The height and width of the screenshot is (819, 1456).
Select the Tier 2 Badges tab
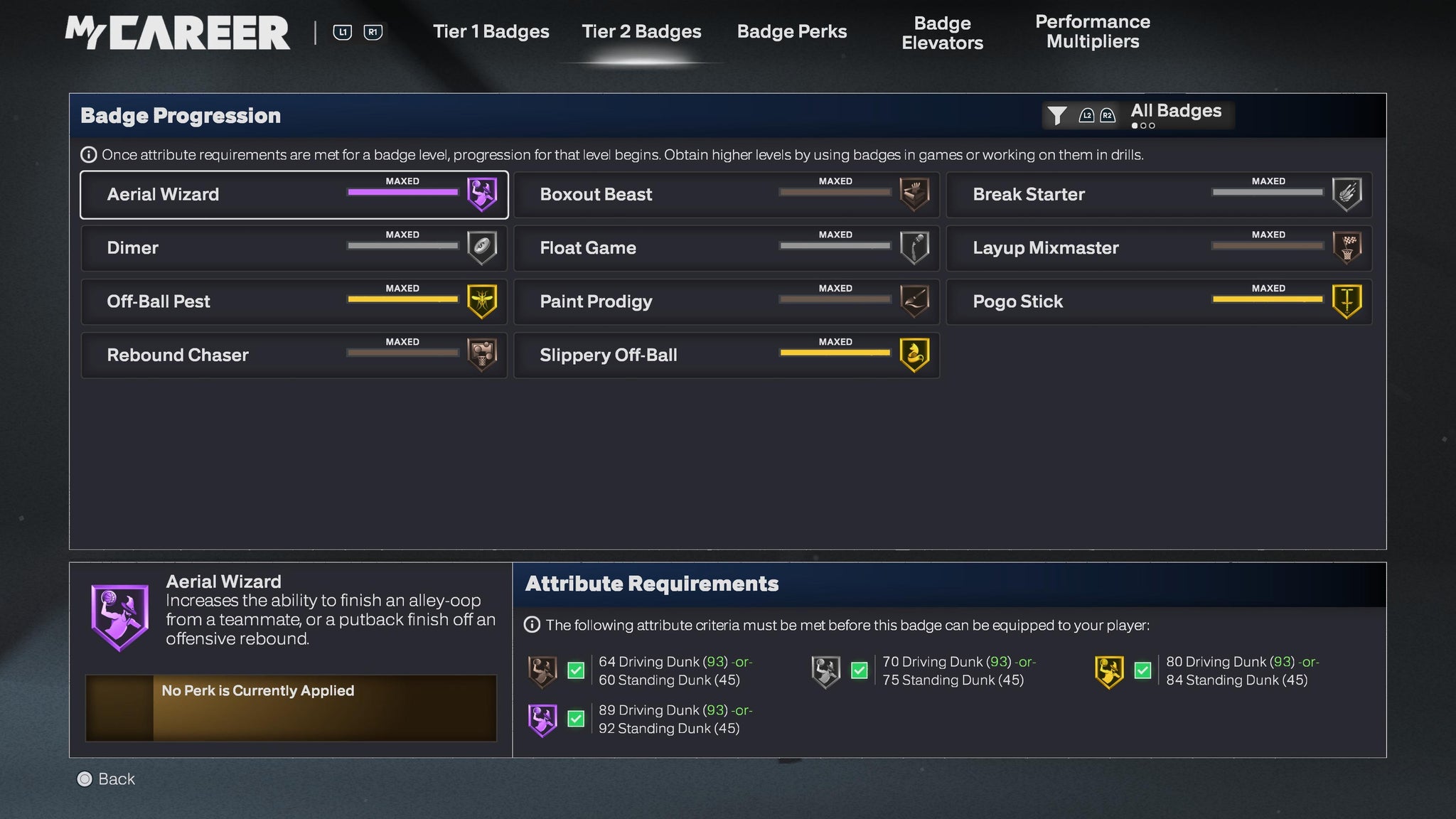click(x=641, y=32)
